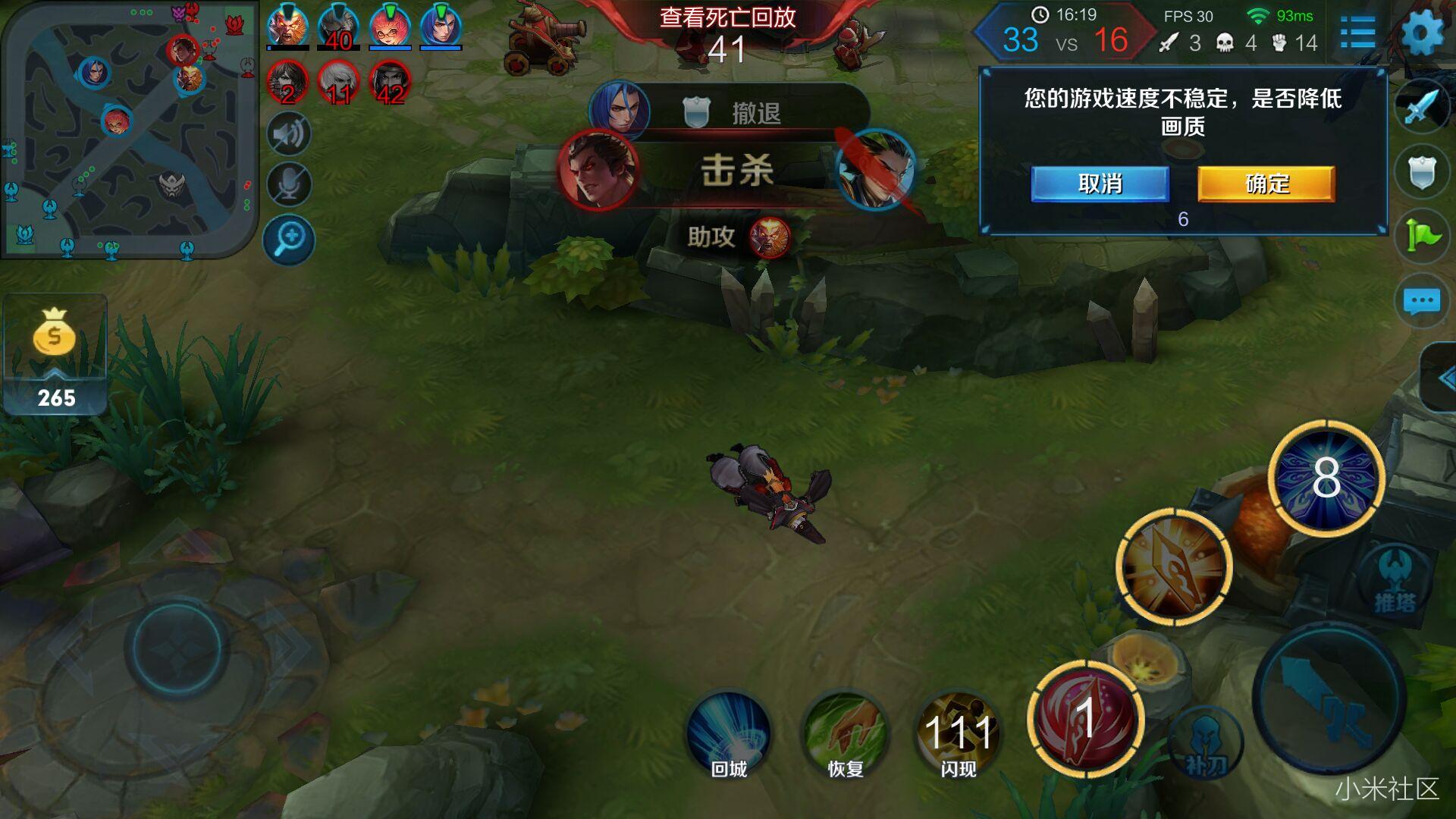1456x819 pixels.
Task: Toggle the speaker sound button
Action: [x=289, y=134]
